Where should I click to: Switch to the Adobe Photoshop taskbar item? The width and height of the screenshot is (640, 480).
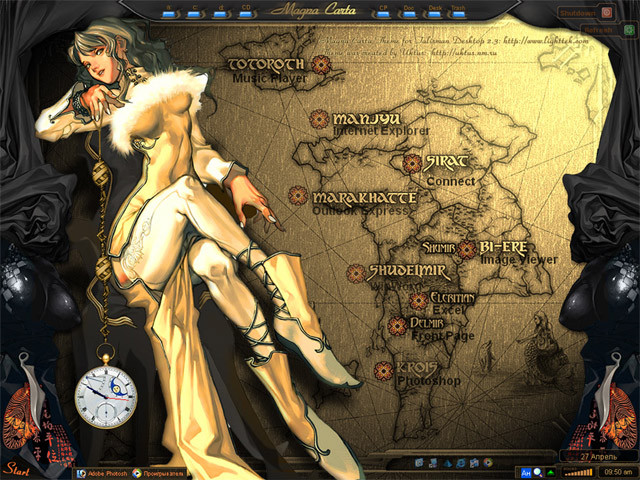(103, 472)
